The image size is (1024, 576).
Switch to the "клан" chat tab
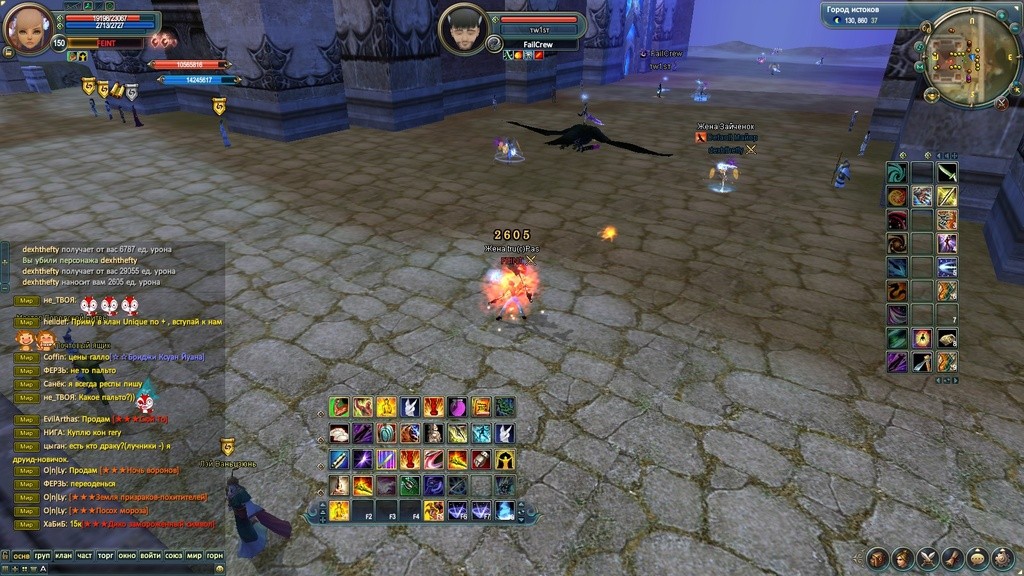point(63,555)
